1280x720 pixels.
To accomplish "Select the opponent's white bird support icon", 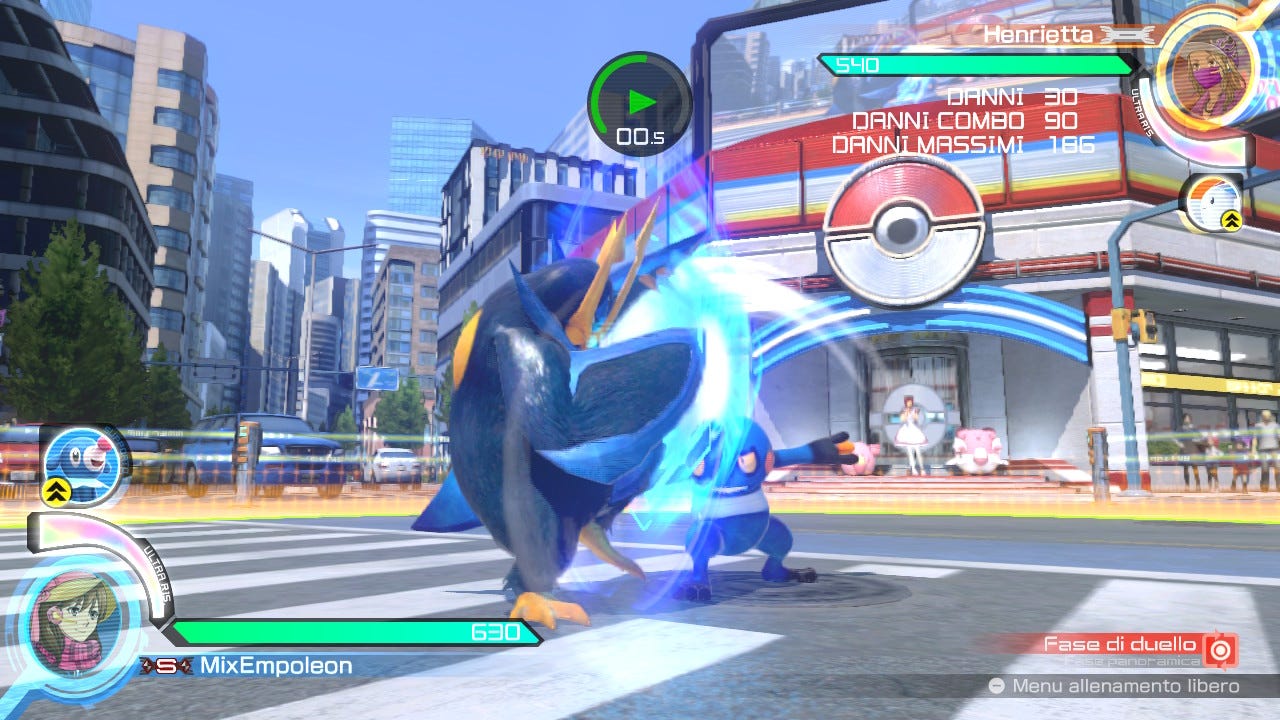I will tap(1213, 202).
